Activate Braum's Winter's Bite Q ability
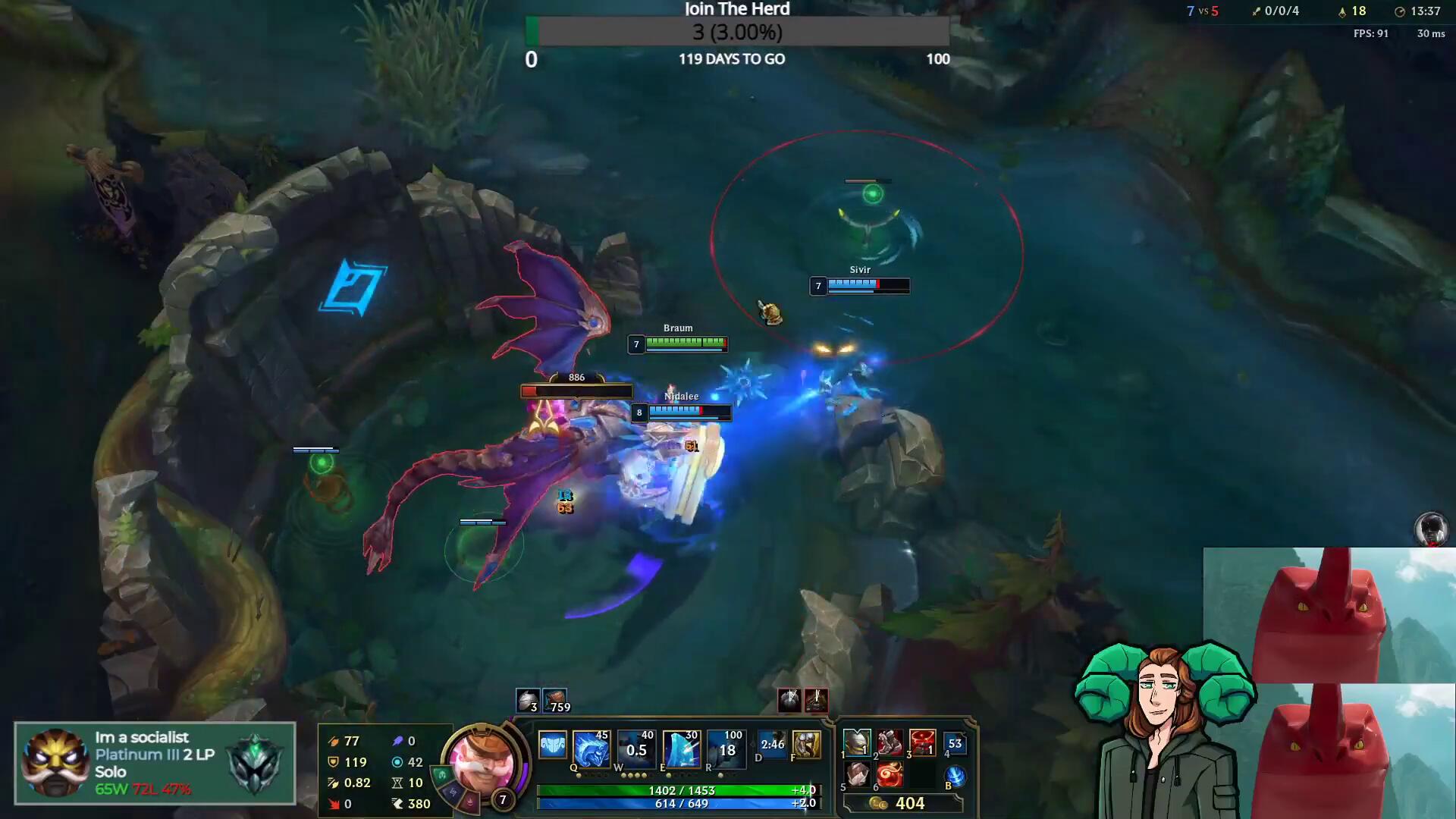 pos(591,748)
